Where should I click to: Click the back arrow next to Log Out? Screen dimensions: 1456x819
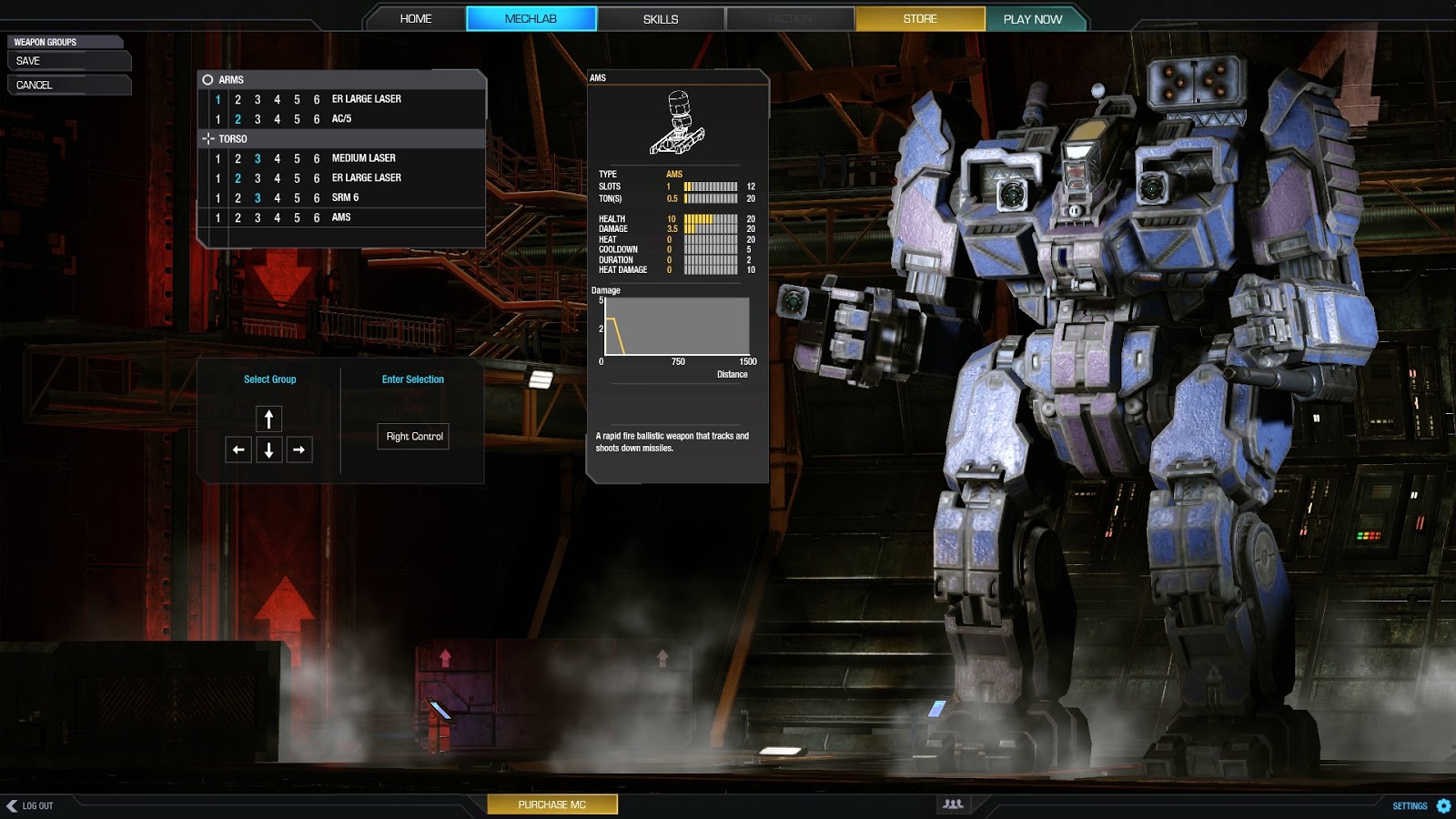(x=13, y=805)
